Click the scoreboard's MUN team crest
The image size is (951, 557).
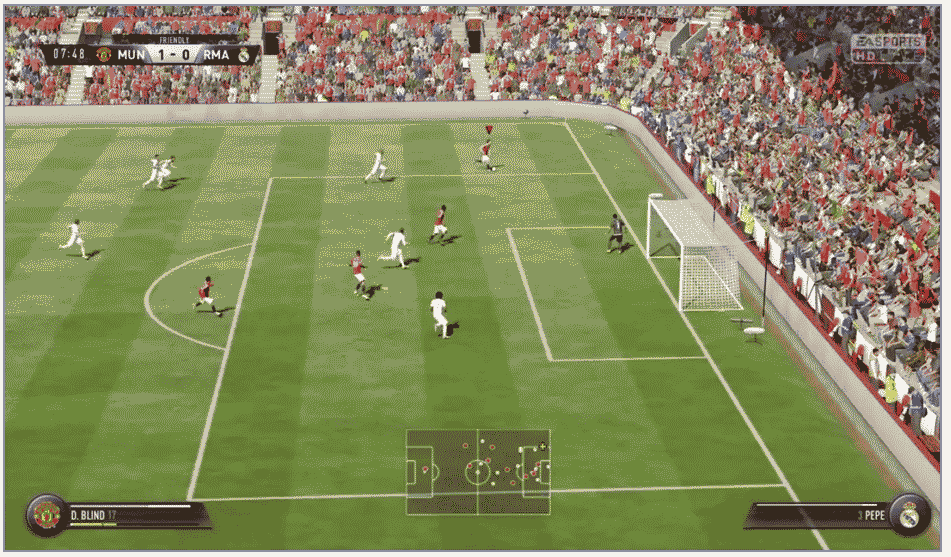pyautogui.click(x=104, y=54)
